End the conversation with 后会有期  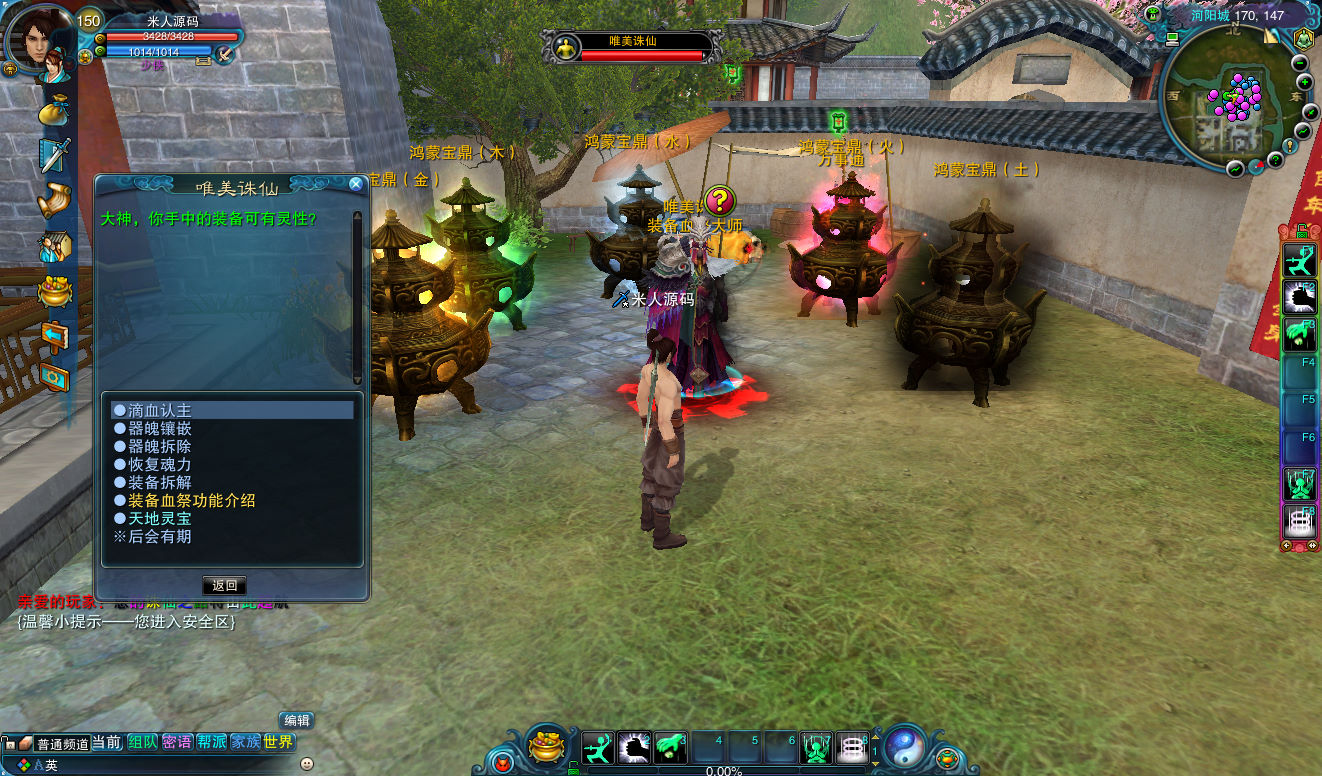(158, 536)
